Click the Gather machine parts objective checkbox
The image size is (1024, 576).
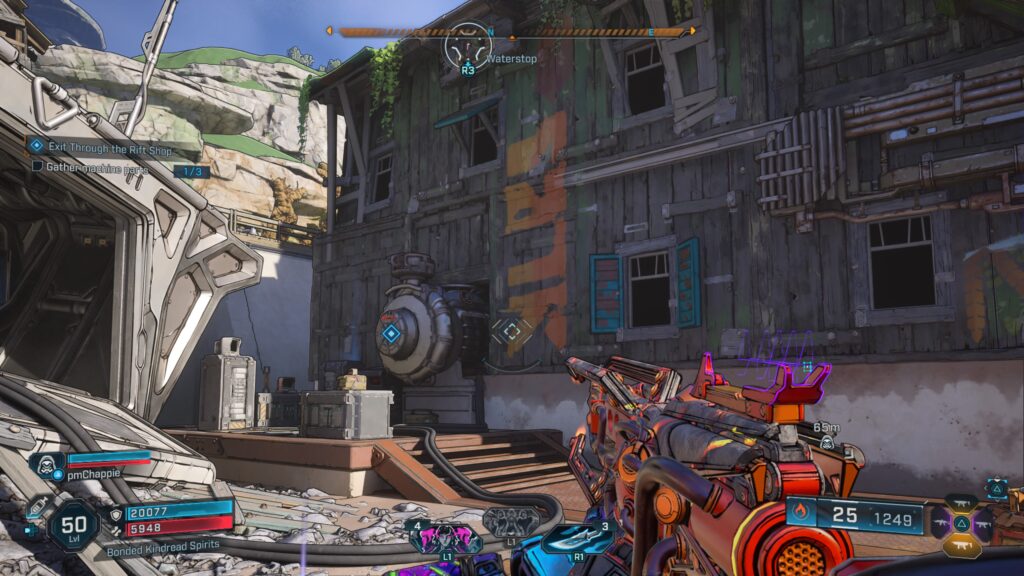point(38,166)
